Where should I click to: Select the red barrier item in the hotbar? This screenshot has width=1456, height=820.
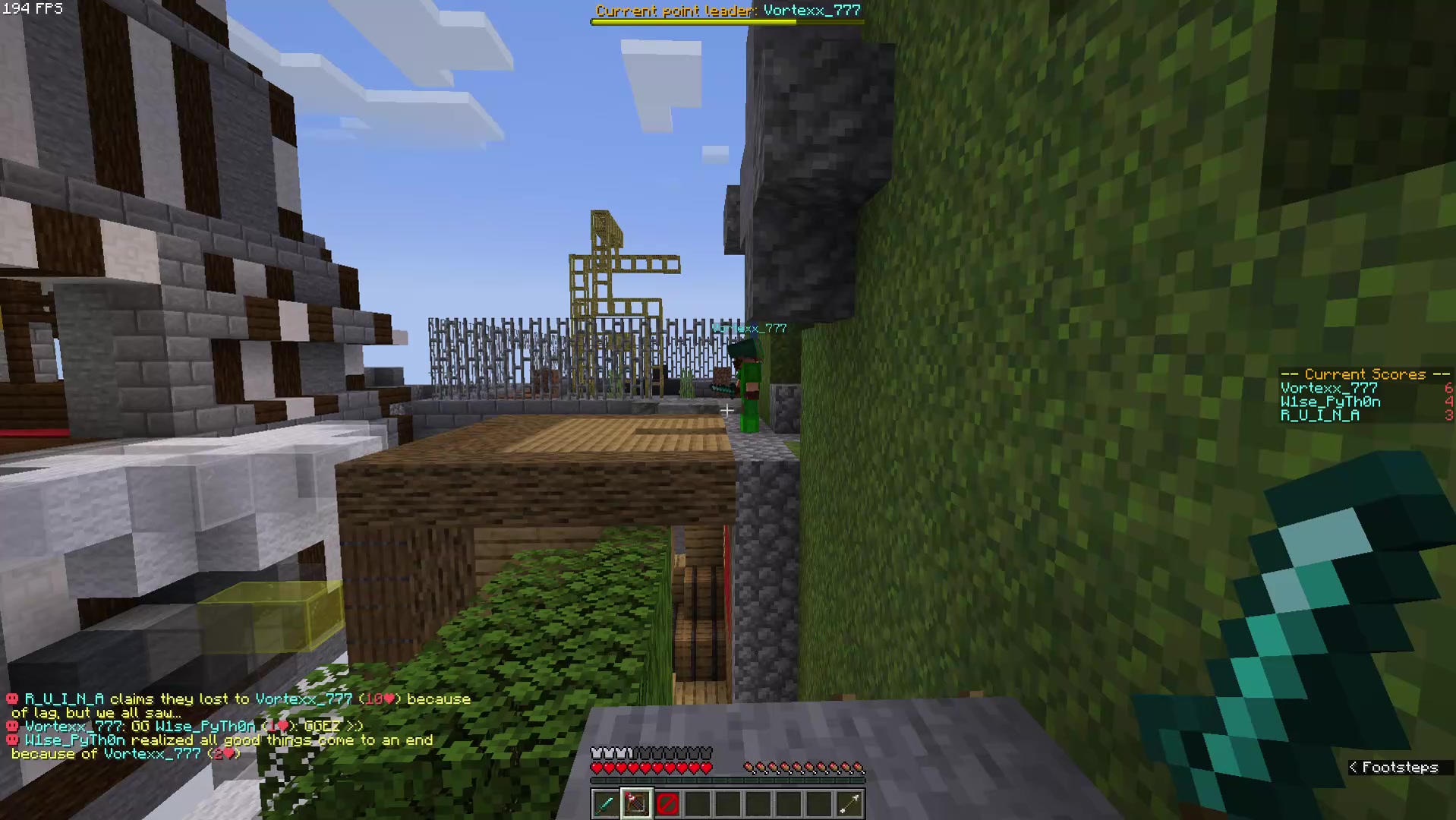667,804
